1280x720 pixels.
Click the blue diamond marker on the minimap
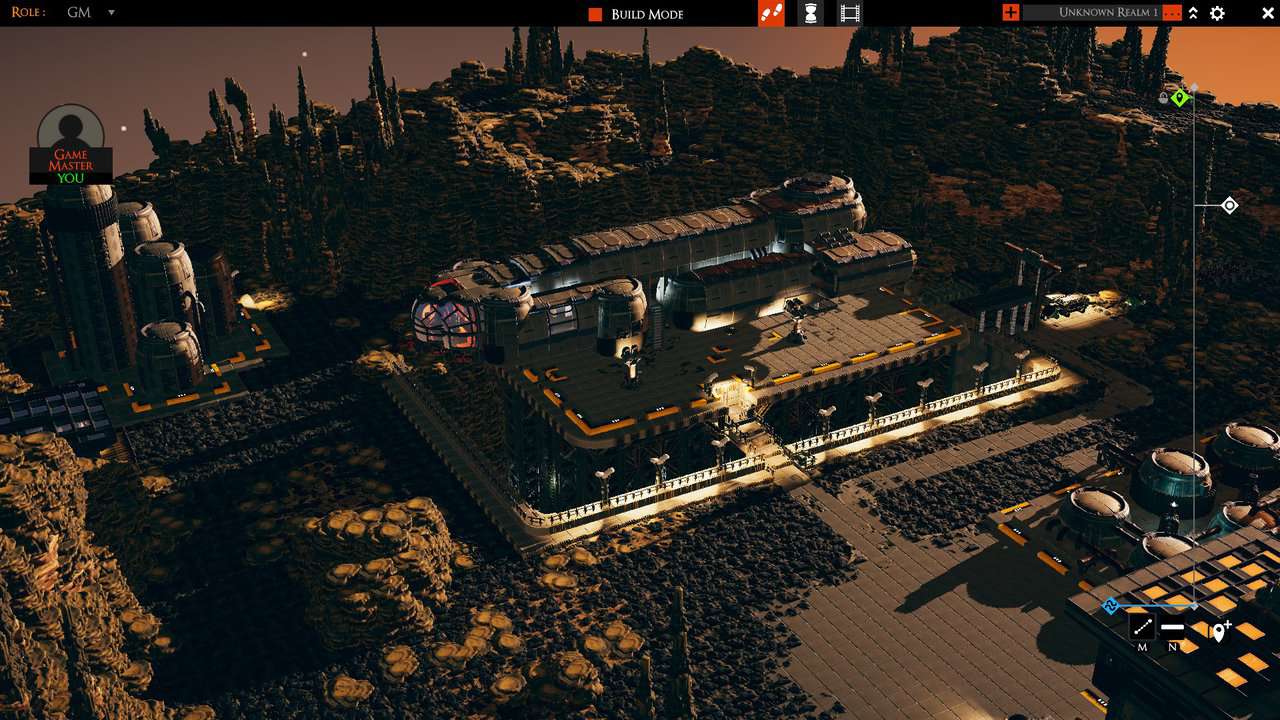(x=1110, y=604)
